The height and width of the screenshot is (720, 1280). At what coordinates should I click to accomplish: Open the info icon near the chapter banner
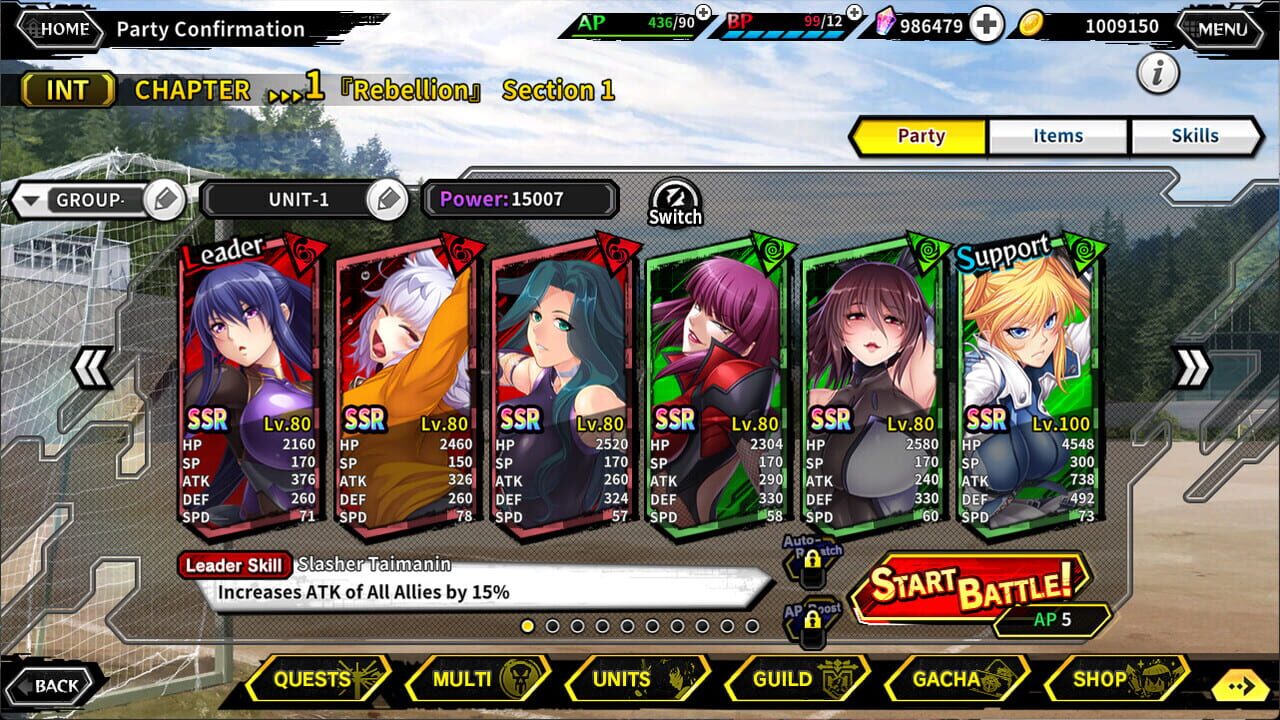click(1159, 74)
